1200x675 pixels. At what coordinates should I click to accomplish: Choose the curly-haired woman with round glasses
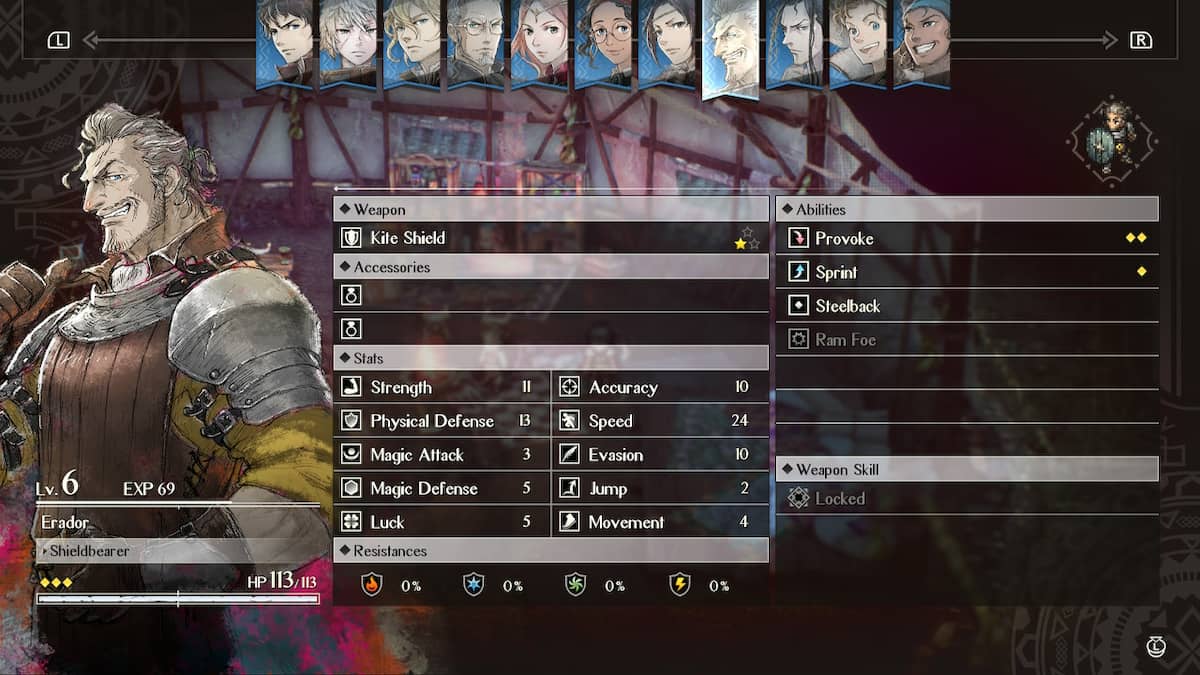(602, 44)
